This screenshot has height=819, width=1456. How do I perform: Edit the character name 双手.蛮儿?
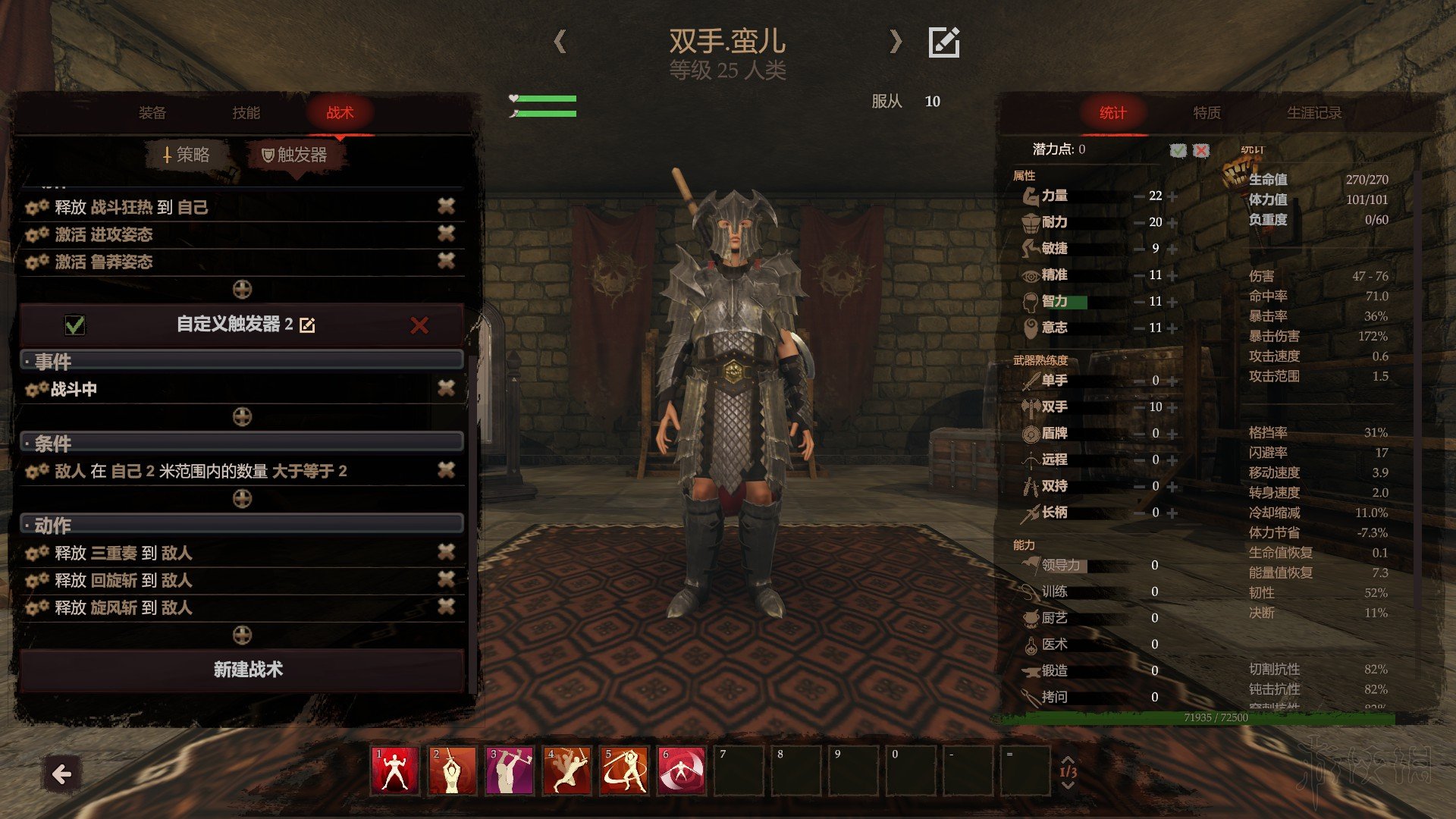pos(944,42)
